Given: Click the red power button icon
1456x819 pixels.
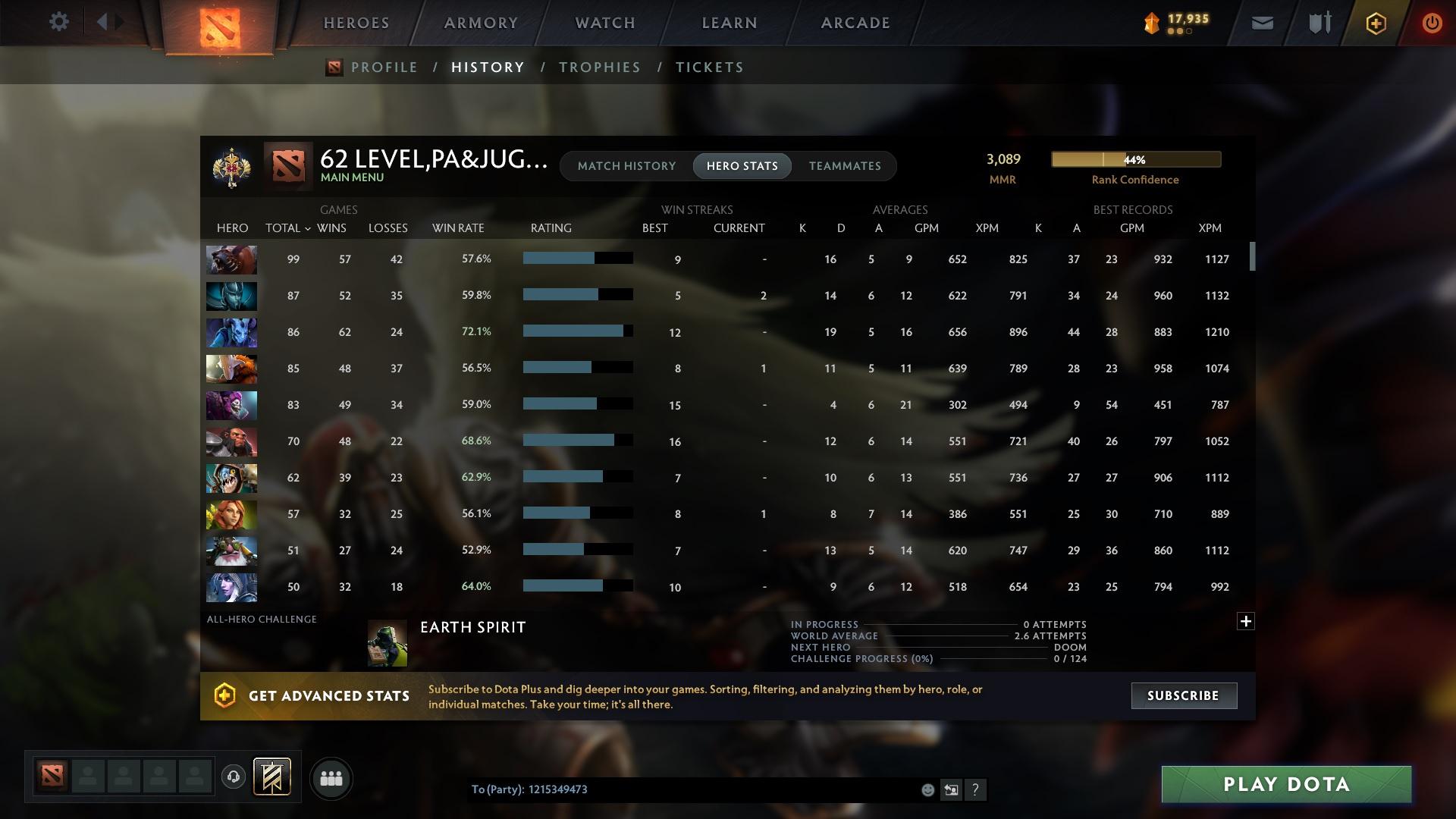Looking at the screenshot, I should (x=1432, y=23).
